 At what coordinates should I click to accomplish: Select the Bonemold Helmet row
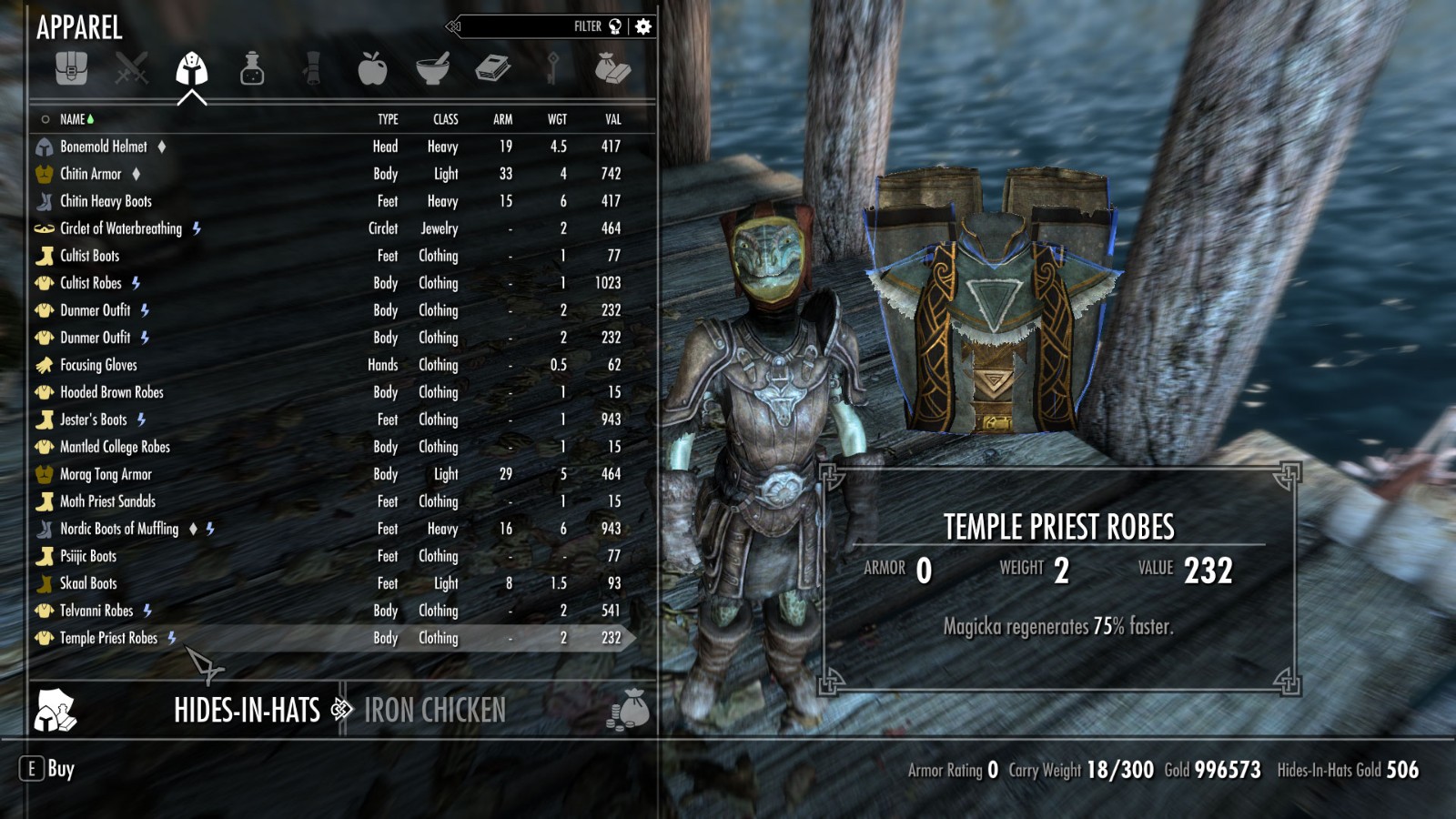[104, 147]
